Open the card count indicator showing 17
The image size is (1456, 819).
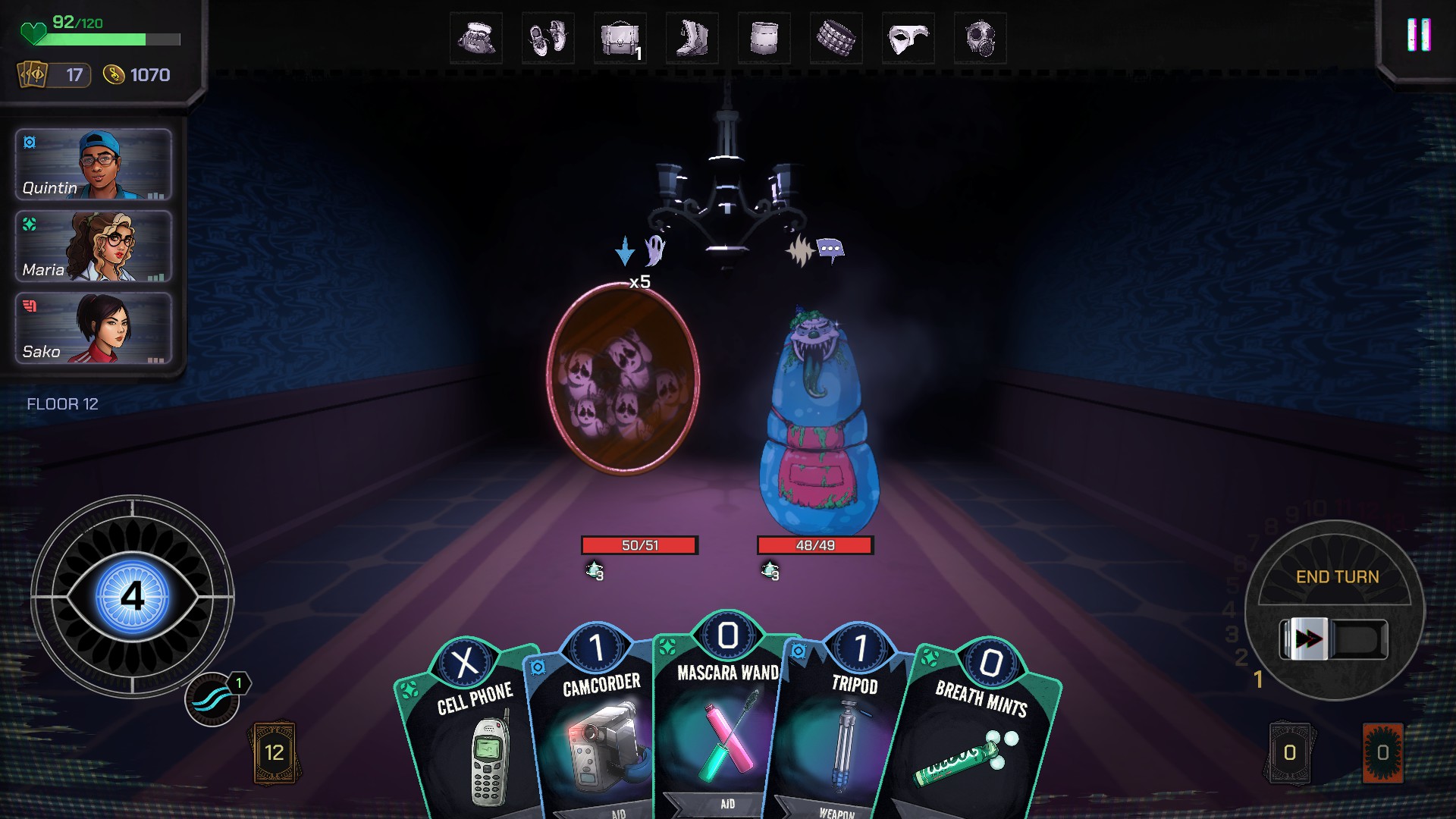tap(52, 75)
